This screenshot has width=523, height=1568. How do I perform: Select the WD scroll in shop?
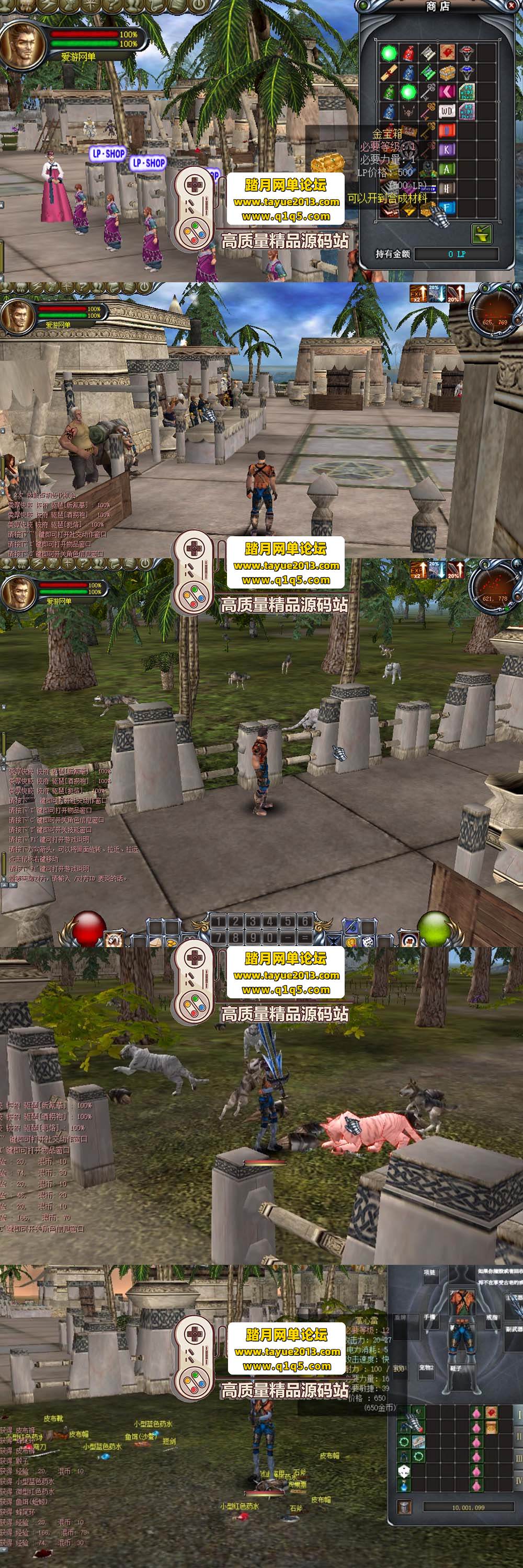[x=447, y=111]
